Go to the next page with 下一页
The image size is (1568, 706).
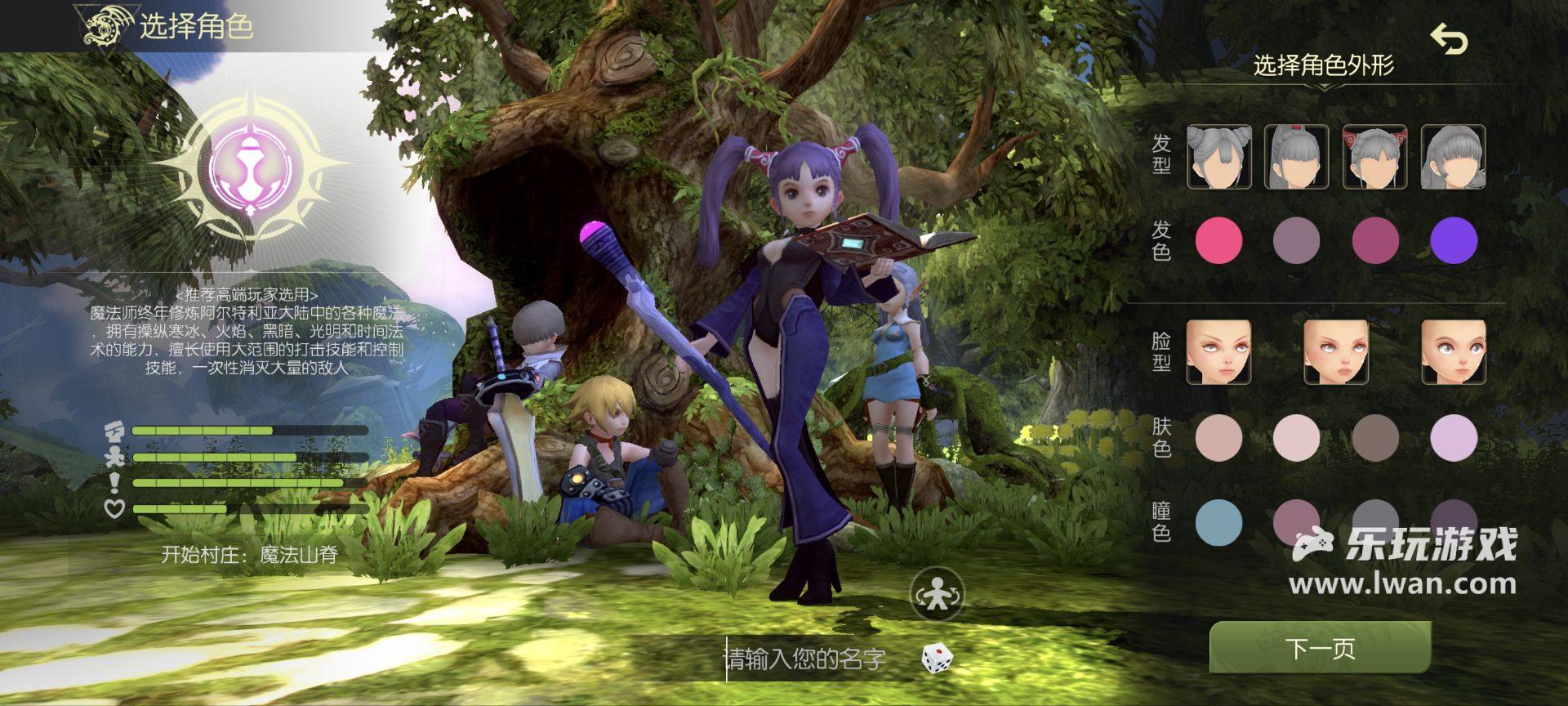pyautogui.click(x=1320, y=648)
